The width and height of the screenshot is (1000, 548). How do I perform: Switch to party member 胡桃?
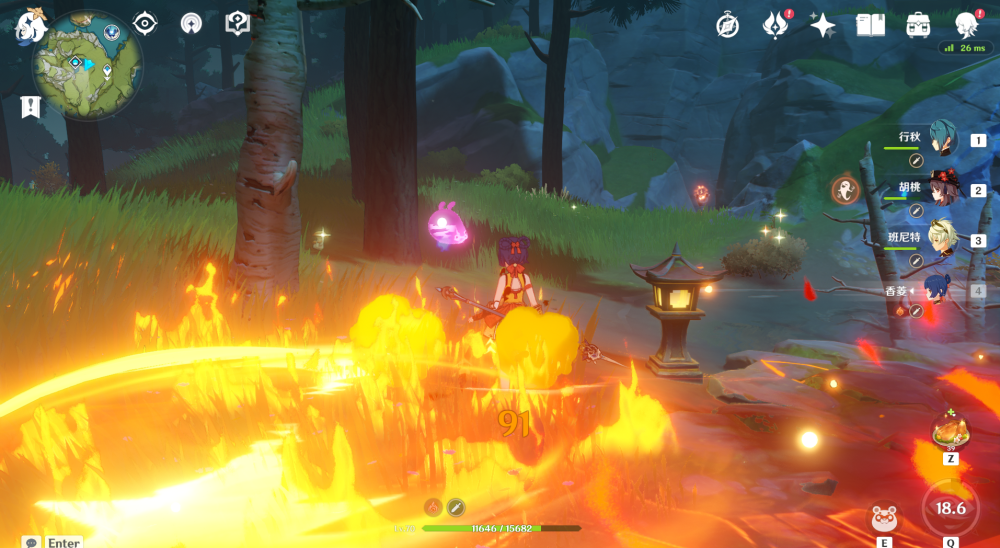941,190
